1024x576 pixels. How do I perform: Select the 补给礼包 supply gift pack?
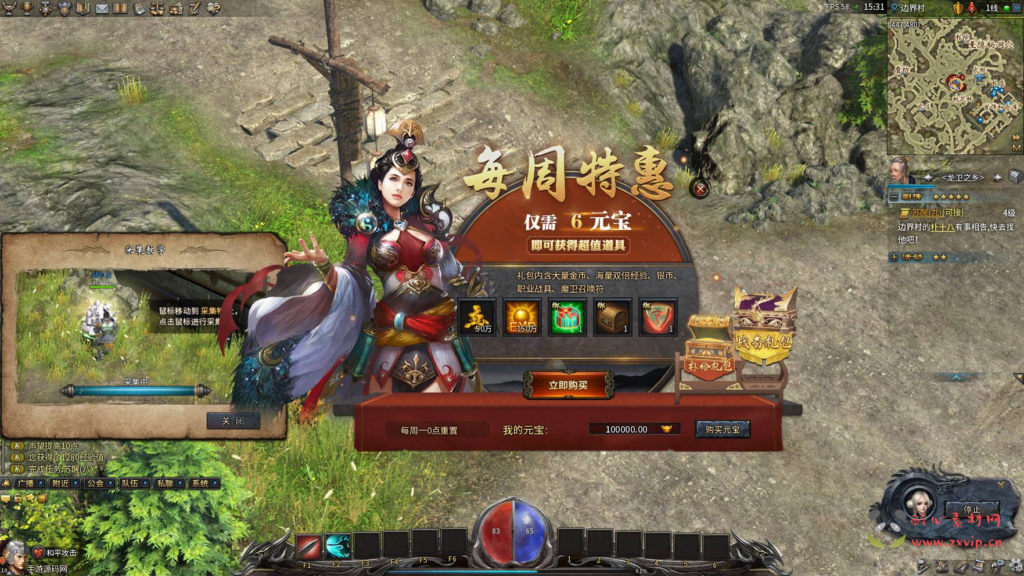point(708,350)
